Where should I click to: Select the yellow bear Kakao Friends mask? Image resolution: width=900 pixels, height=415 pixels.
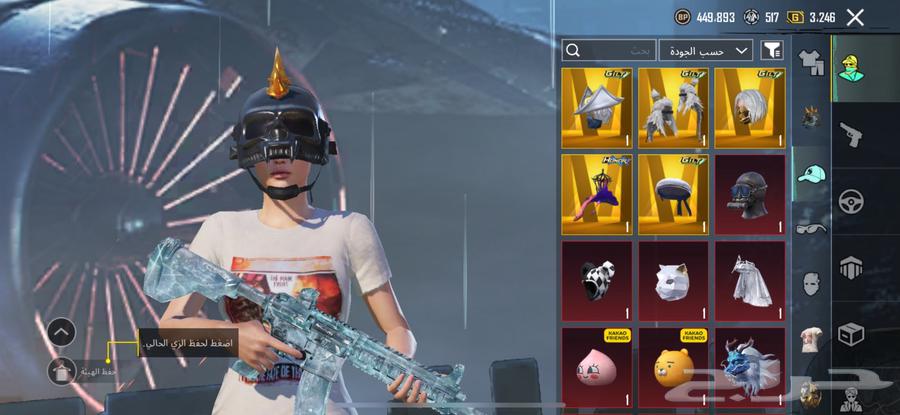[x=673, y=365]
